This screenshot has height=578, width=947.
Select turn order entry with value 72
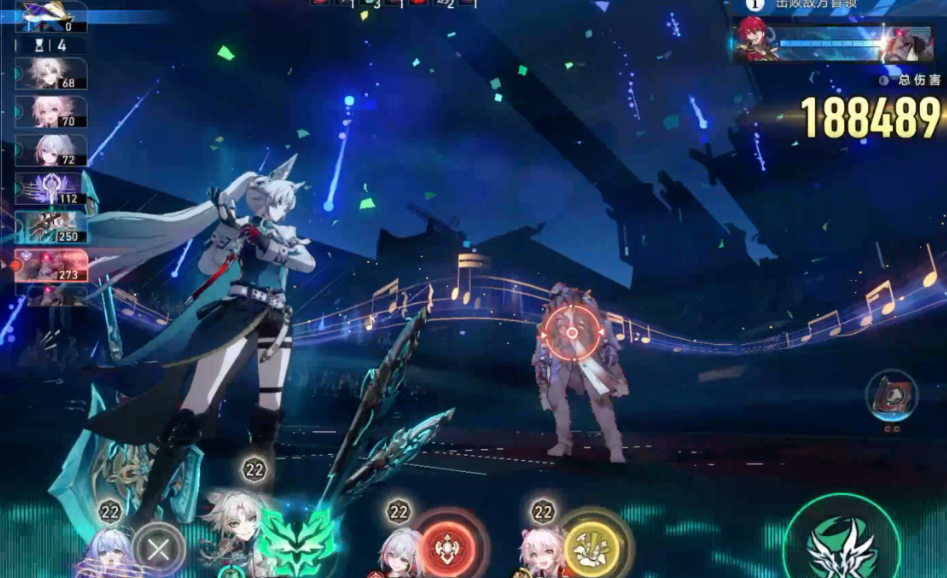[50, 150]
